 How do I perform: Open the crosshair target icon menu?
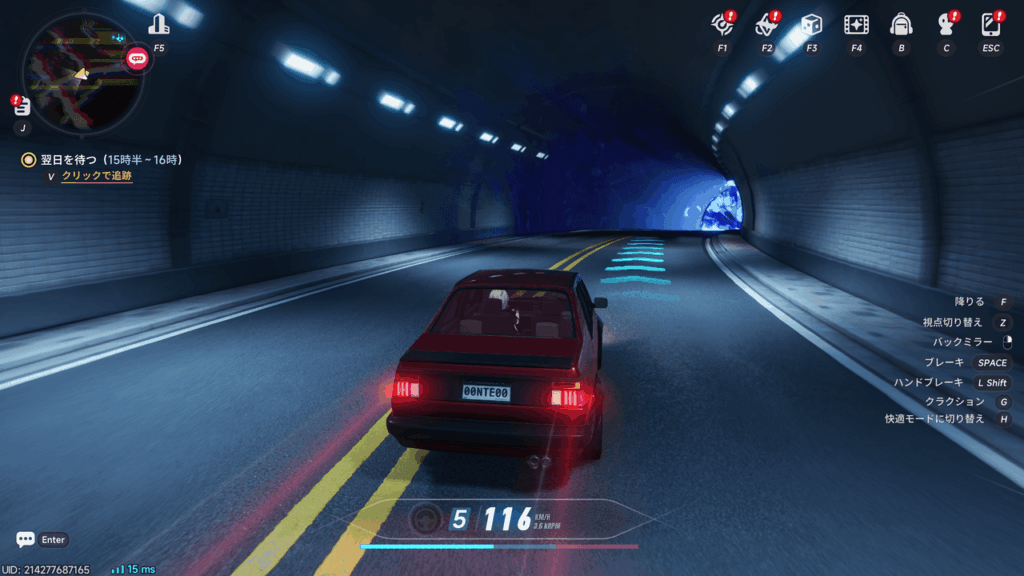point(722,24)
